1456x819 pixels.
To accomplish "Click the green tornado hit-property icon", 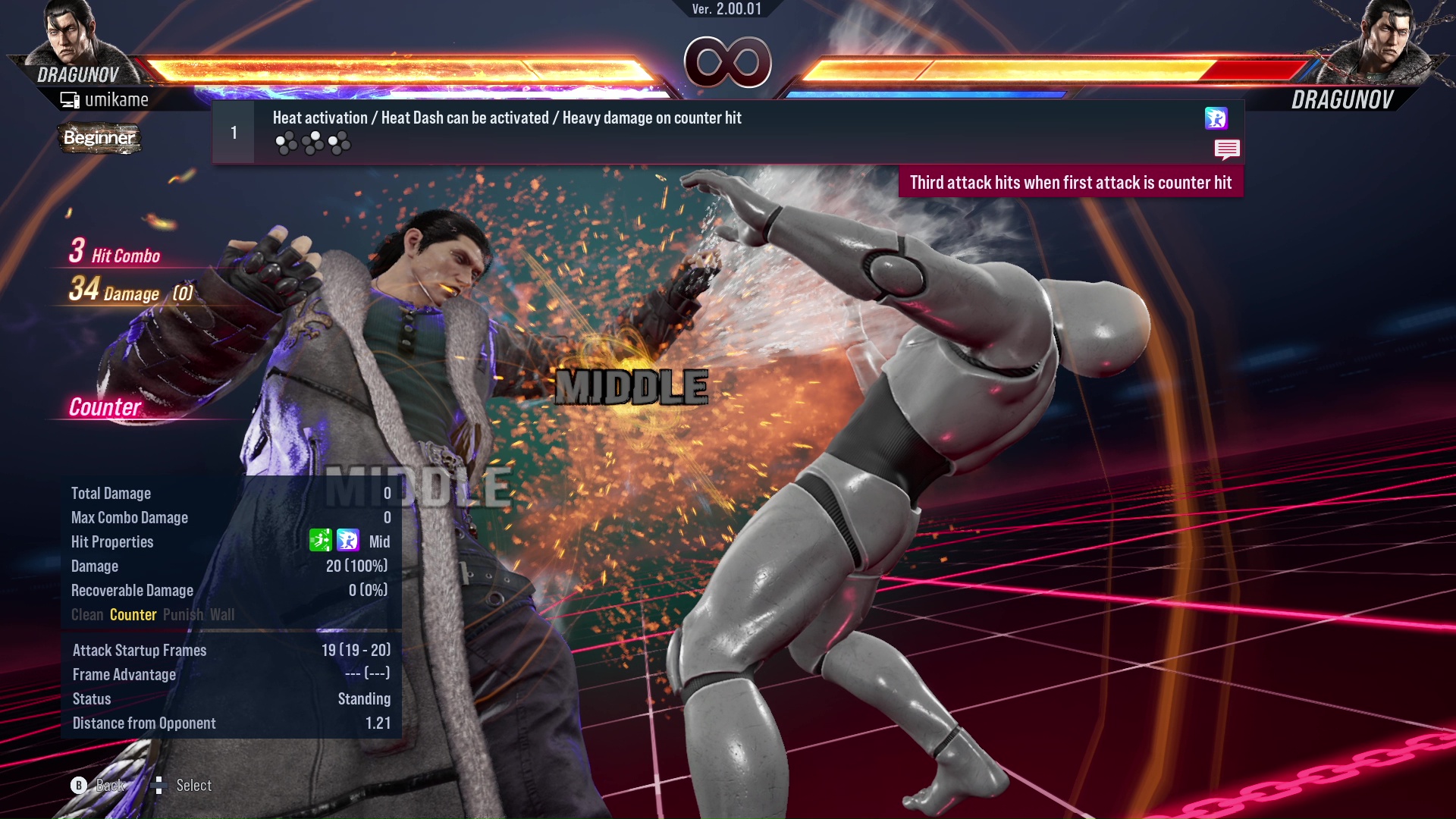I will 321,540.
